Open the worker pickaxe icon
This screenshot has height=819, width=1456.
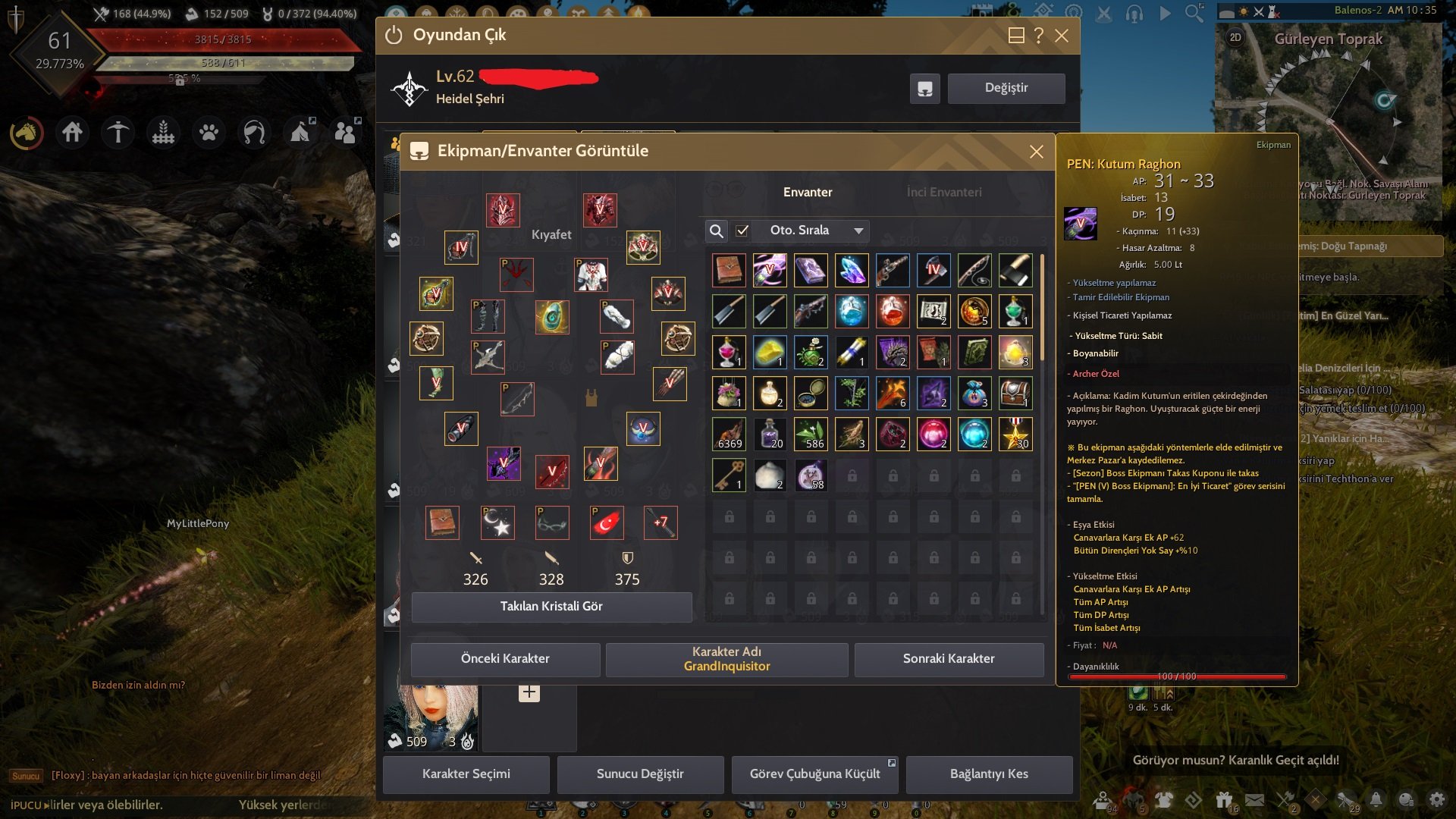(117, 131)
